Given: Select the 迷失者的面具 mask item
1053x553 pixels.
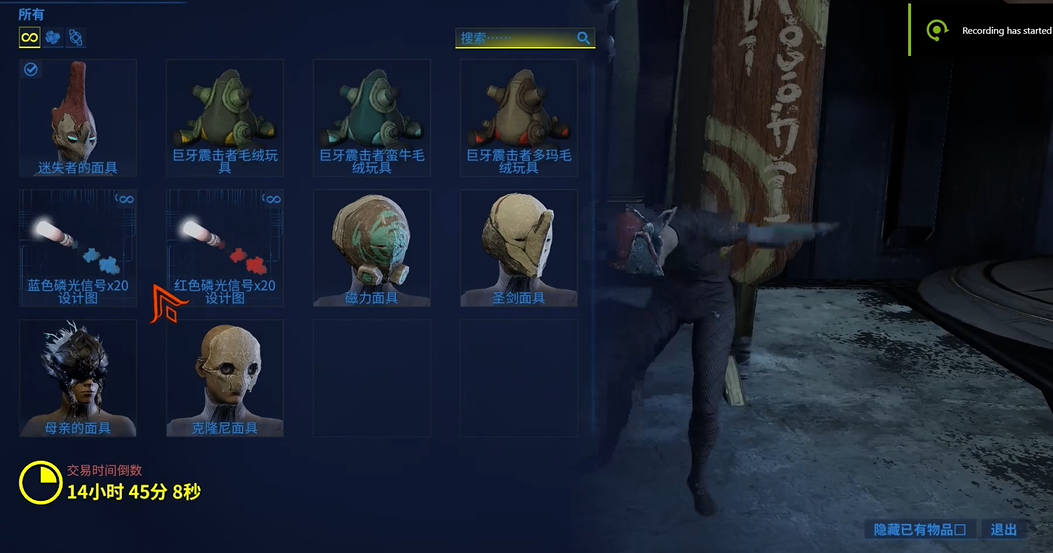Looking at the screenshot, I should pos(77,117).
